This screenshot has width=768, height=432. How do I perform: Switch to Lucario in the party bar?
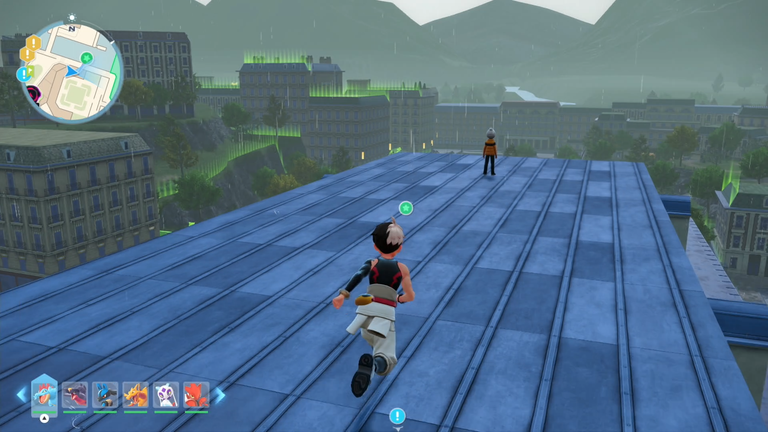105,395
